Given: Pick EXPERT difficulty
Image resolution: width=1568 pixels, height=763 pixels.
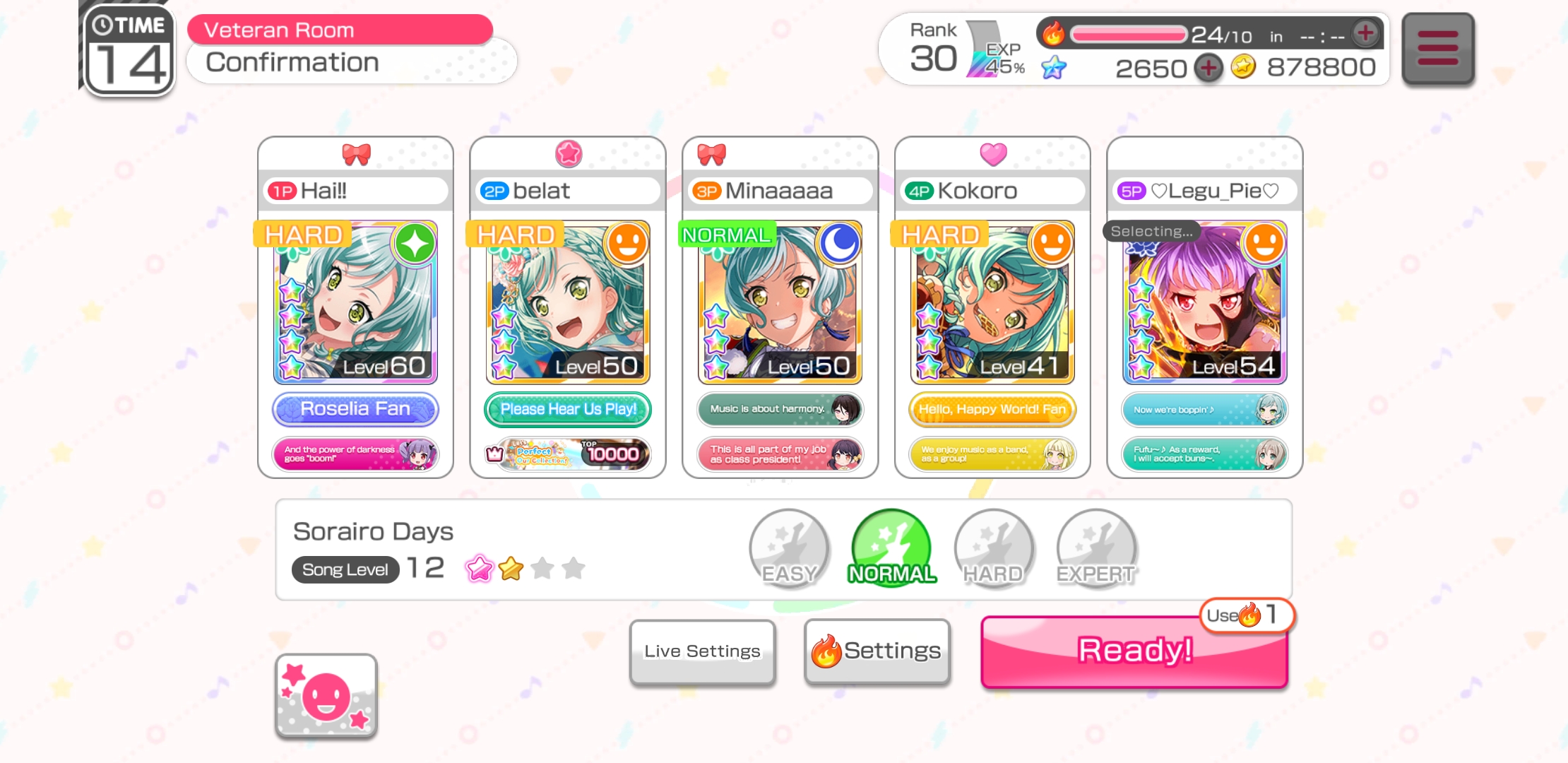Looking at the screenshot, I should click(1096, 548).
